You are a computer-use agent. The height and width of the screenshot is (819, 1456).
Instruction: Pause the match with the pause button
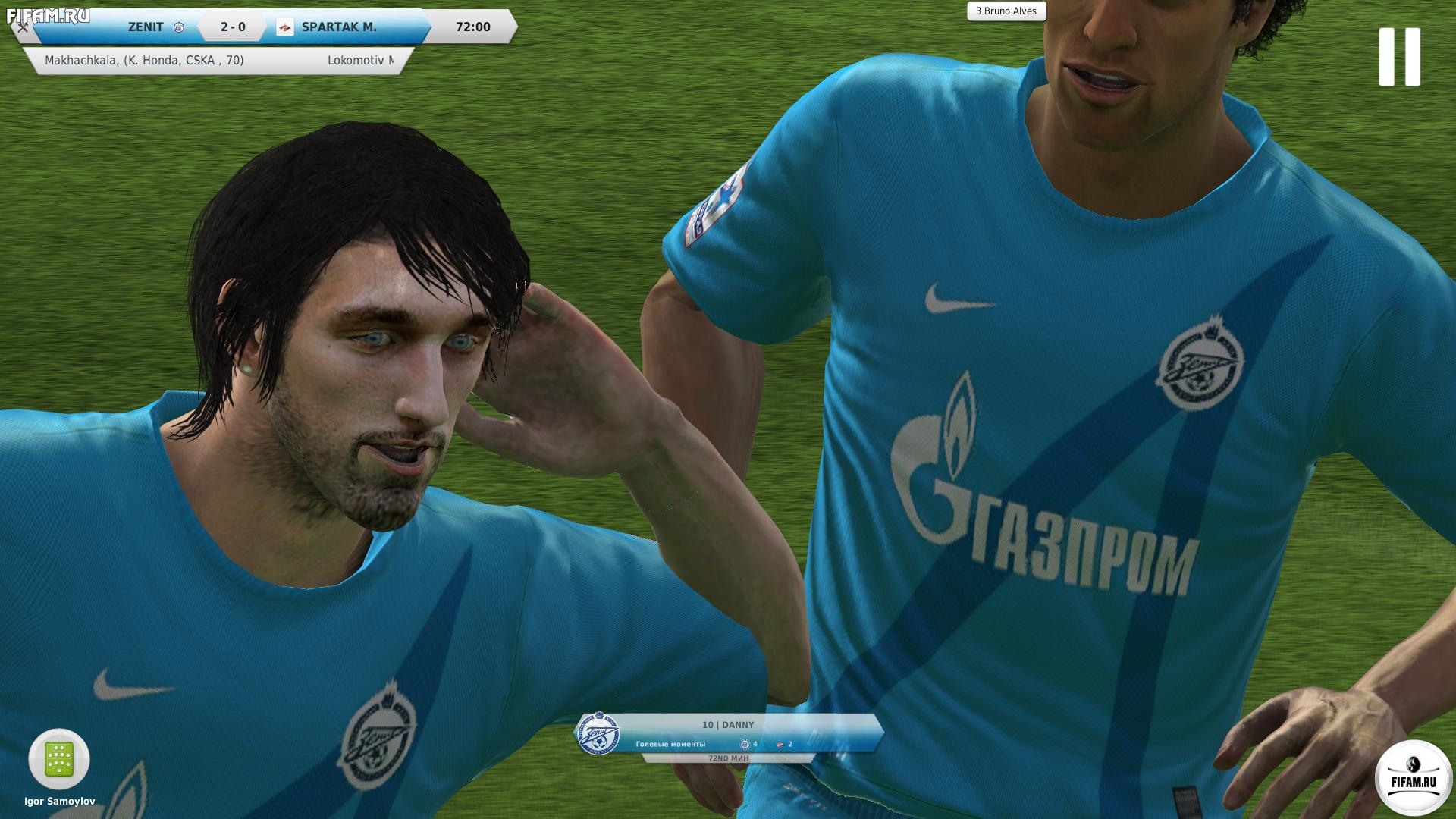tap(1399, 57)
